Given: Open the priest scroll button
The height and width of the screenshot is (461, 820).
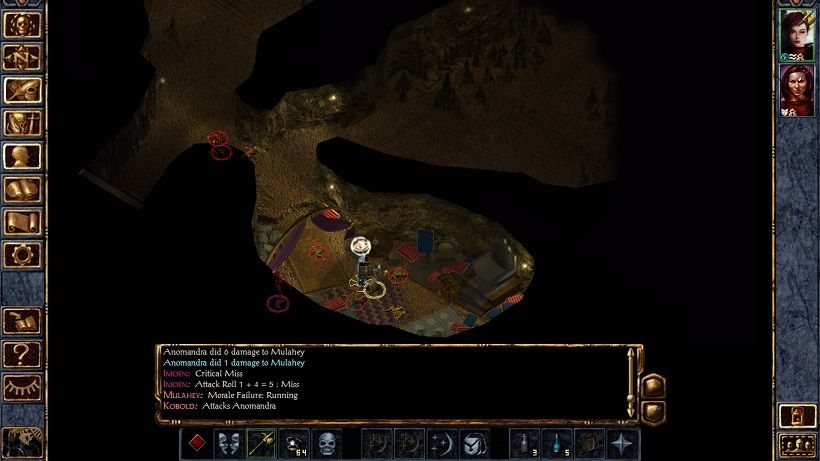Looking at the screenshot, I should coord(22,222).
